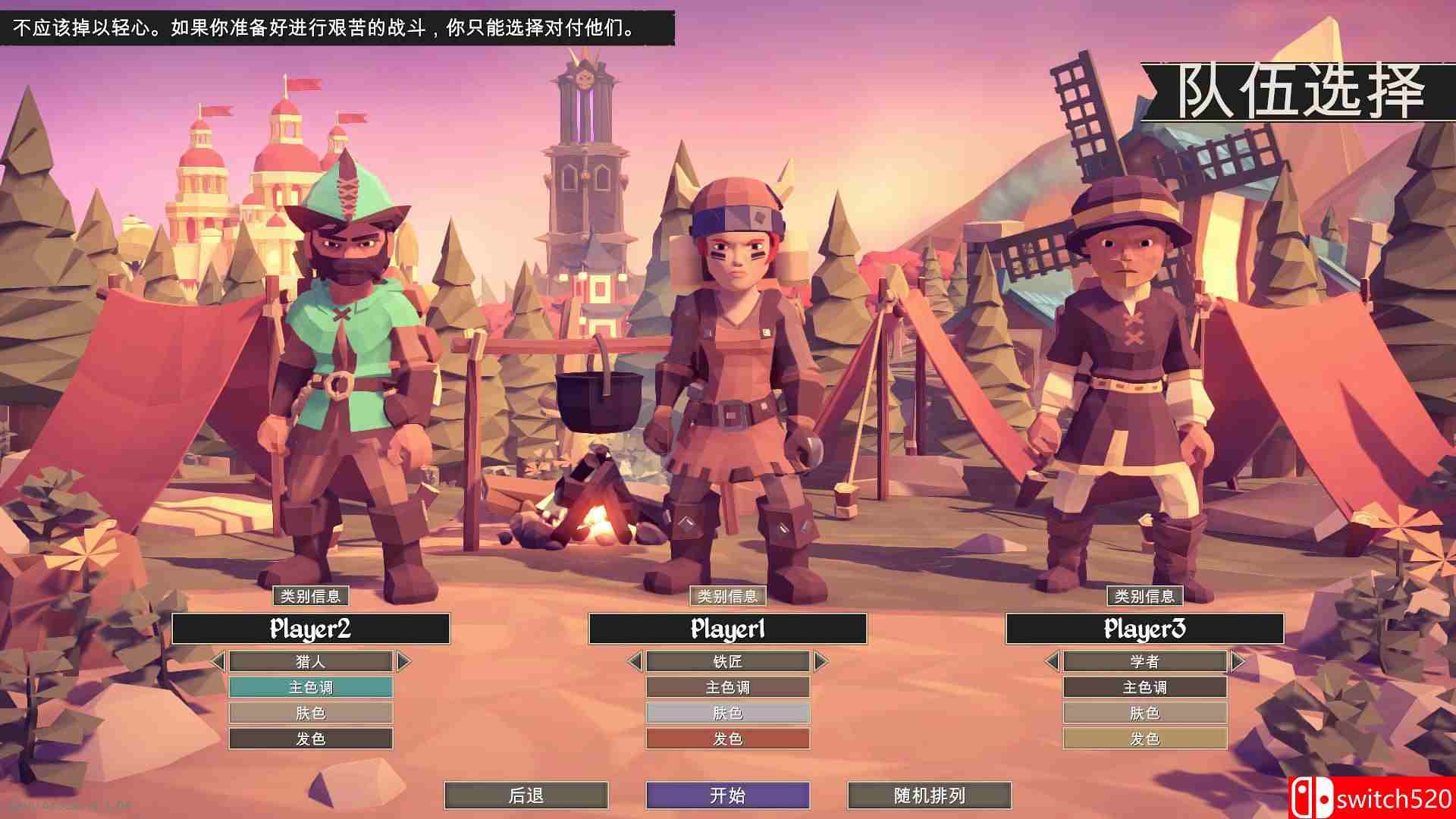This screenshot has width=1456, height=819.
Task: Open 类别信息 for Player1
Action: [x=726, y=597]
